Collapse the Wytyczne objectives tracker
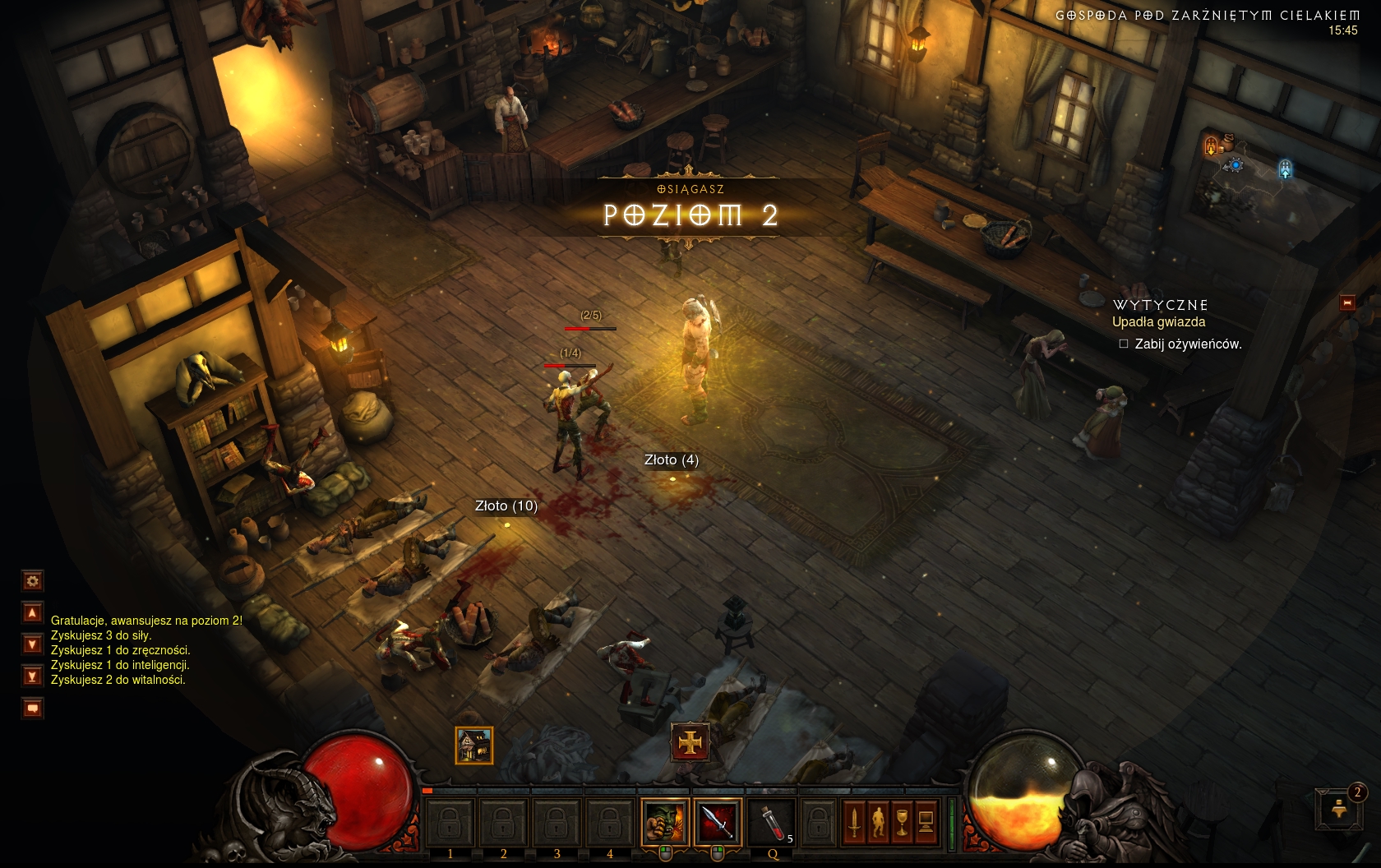This screenshot has width=1381, height=868. coord(1347,303)
